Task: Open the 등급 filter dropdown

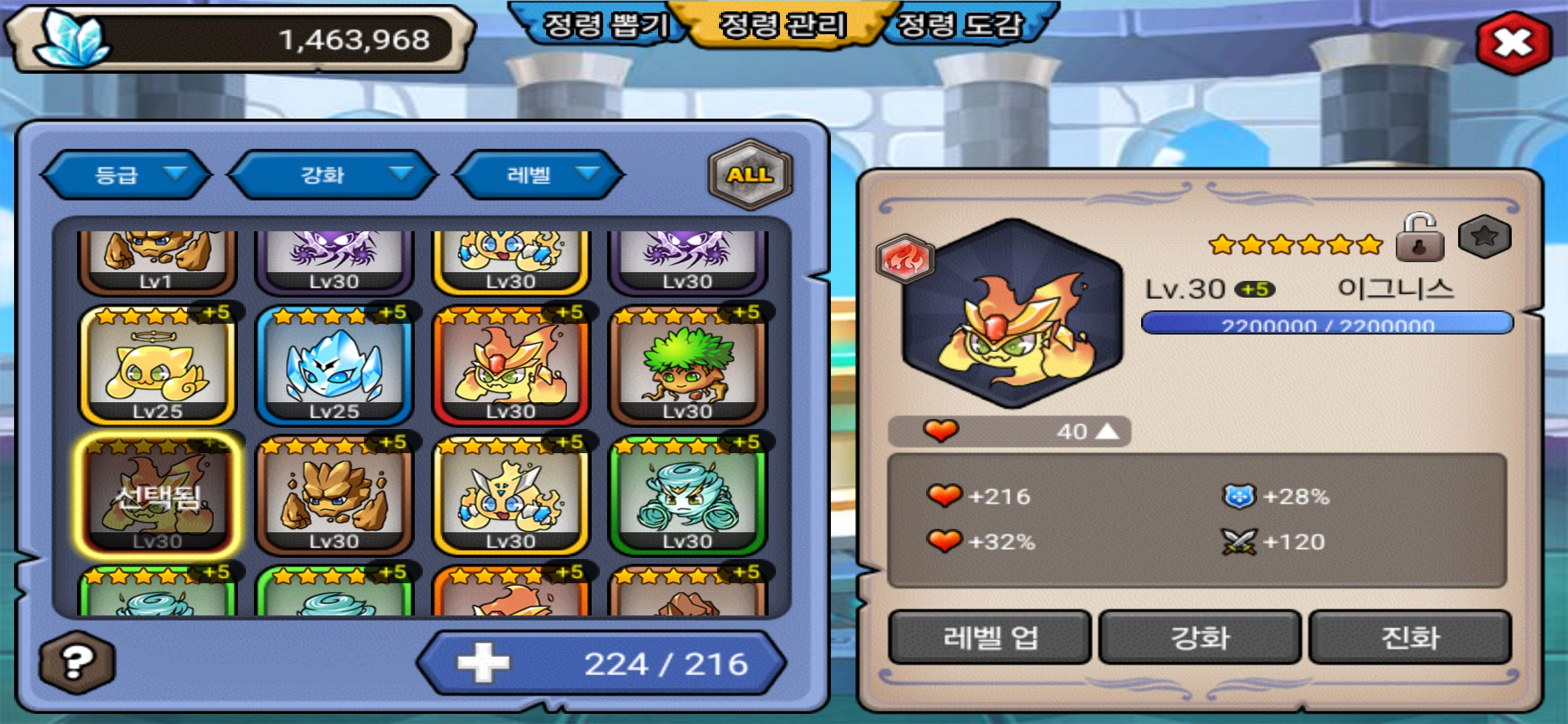Action: pyautogui.click(x=126, y=174)
